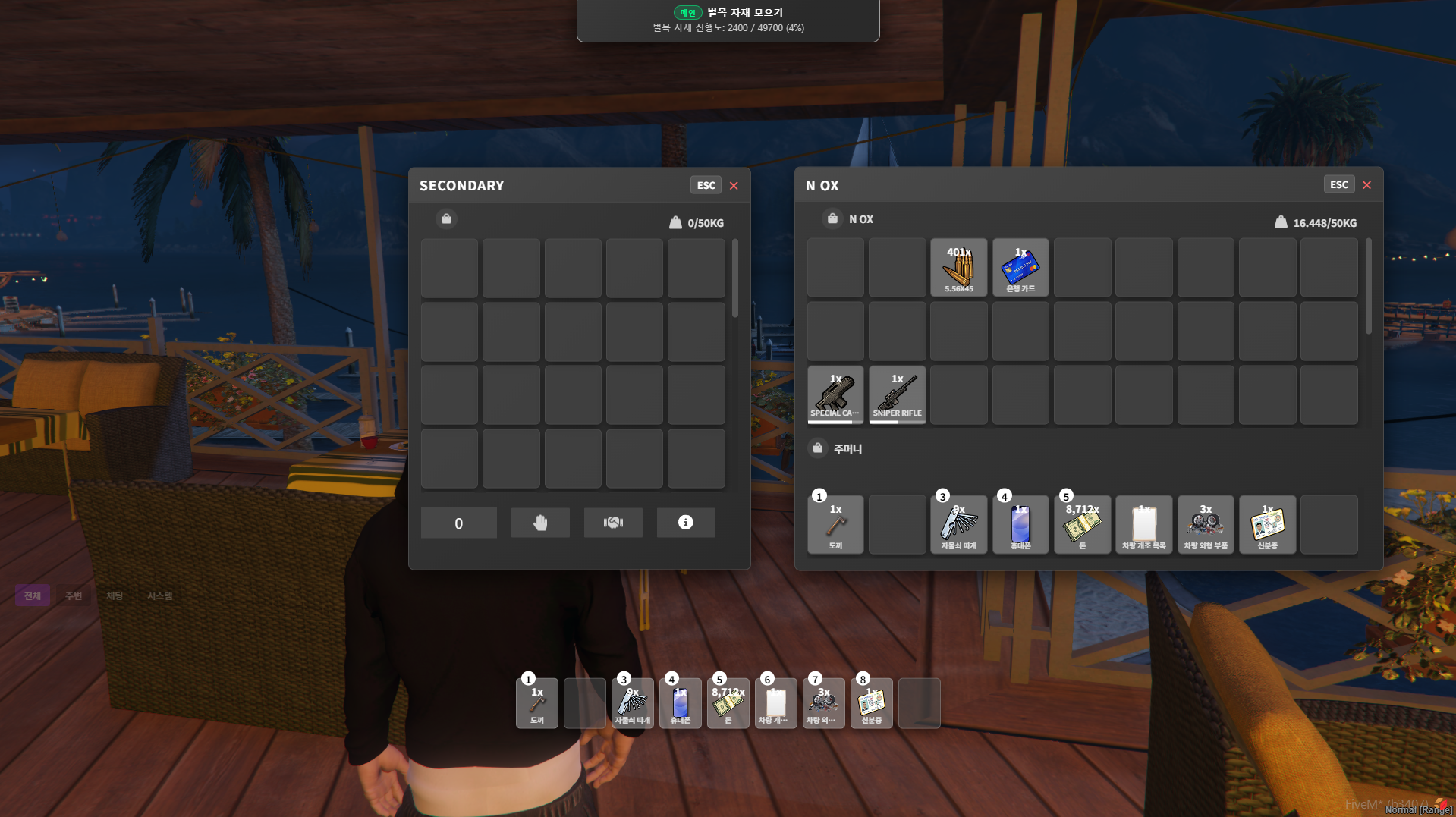Select the 자물쇠 따개 lockpick in 주머니 row

tap(958, 524)
